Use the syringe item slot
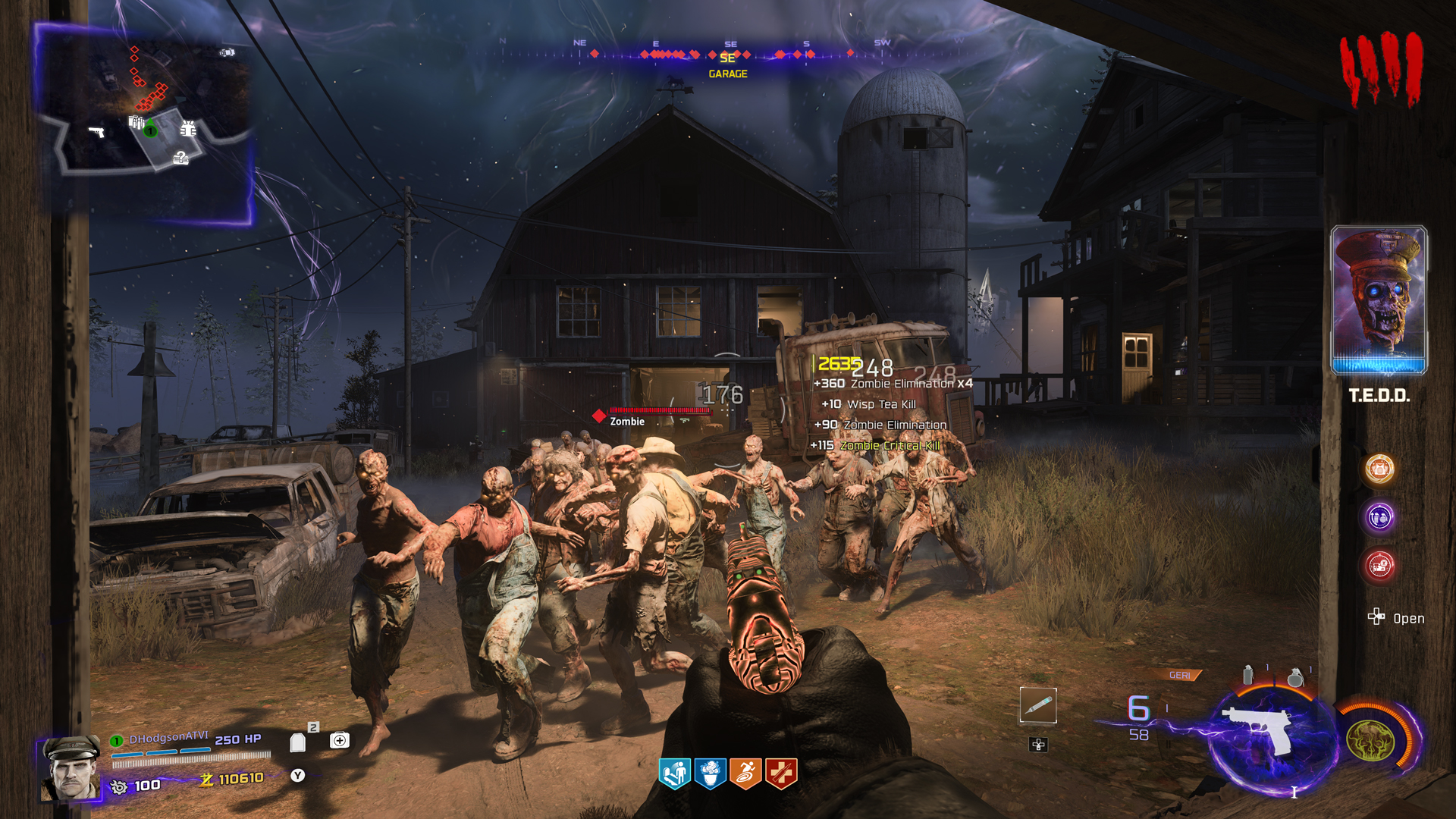Screen dimensions: 1456x819 [x=1038, y=706]
